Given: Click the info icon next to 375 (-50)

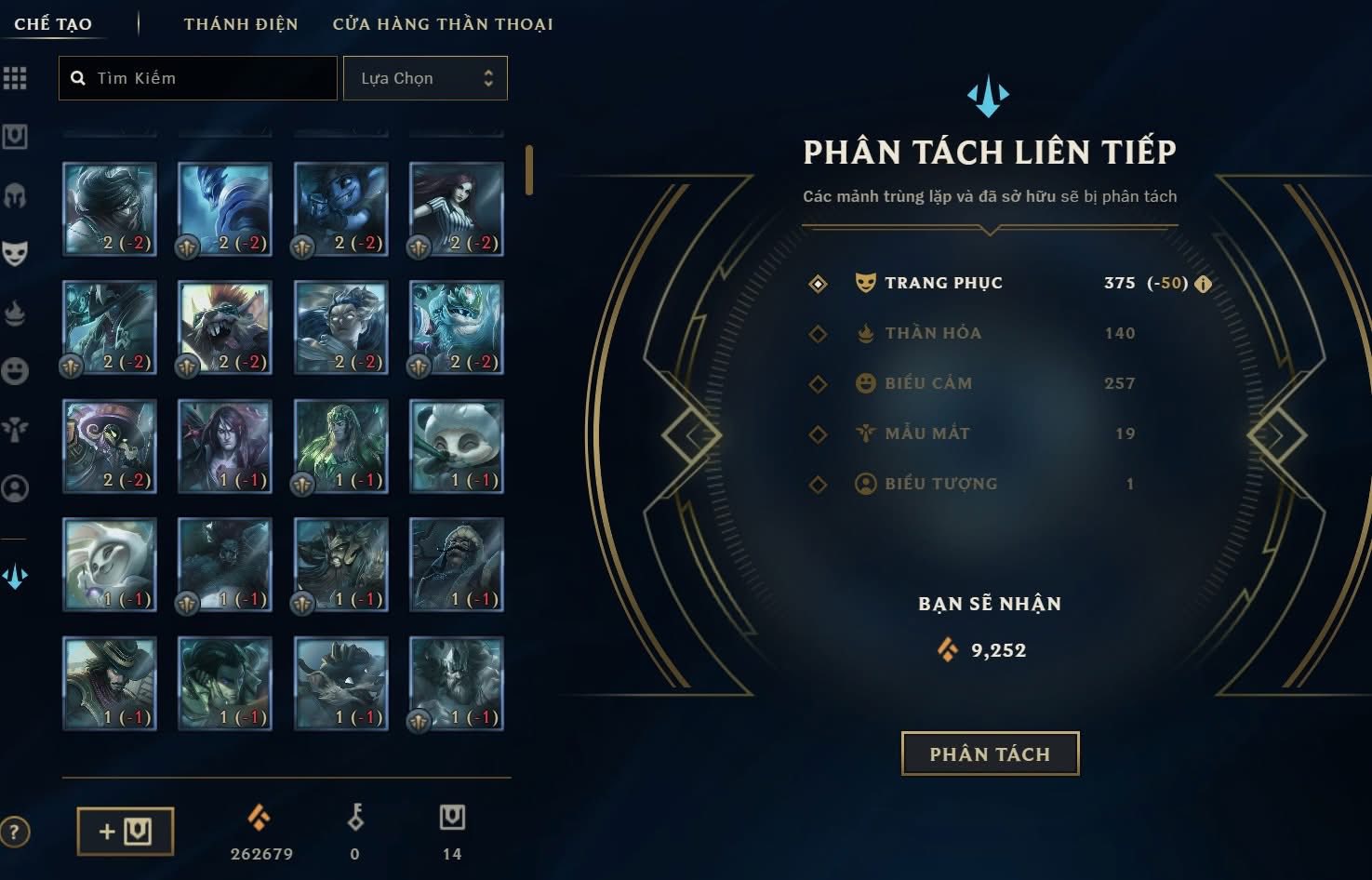Looking at the screenshot, I should pyautogui.click(x=1202, y=284).
